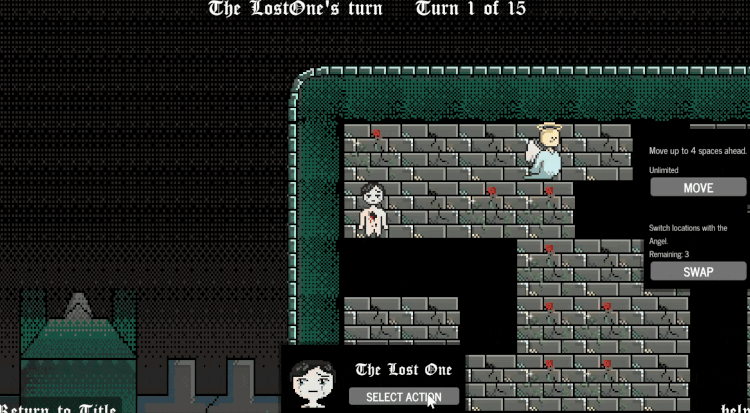750x413 pixels.
Task: Click the SELECT ACTION button
Action: coord(404,397)
